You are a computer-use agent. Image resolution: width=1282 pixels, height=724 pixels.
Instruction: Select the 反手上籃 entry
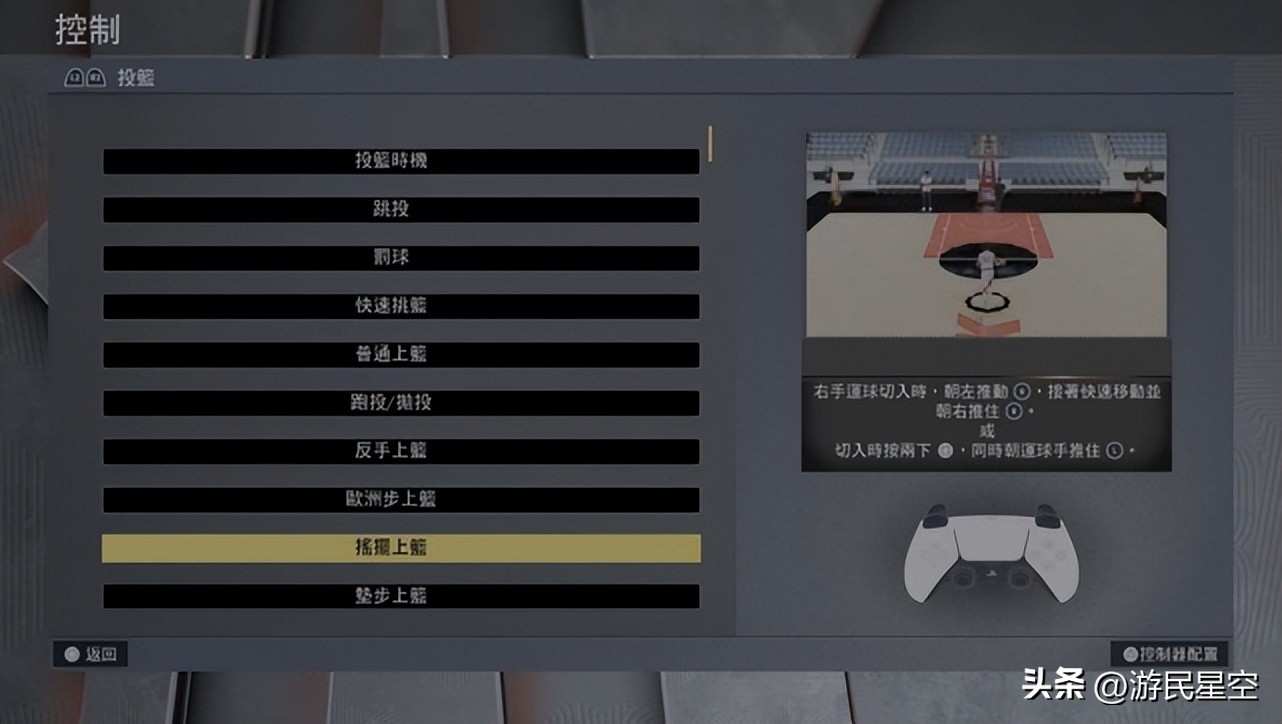(x=400, y=451)
